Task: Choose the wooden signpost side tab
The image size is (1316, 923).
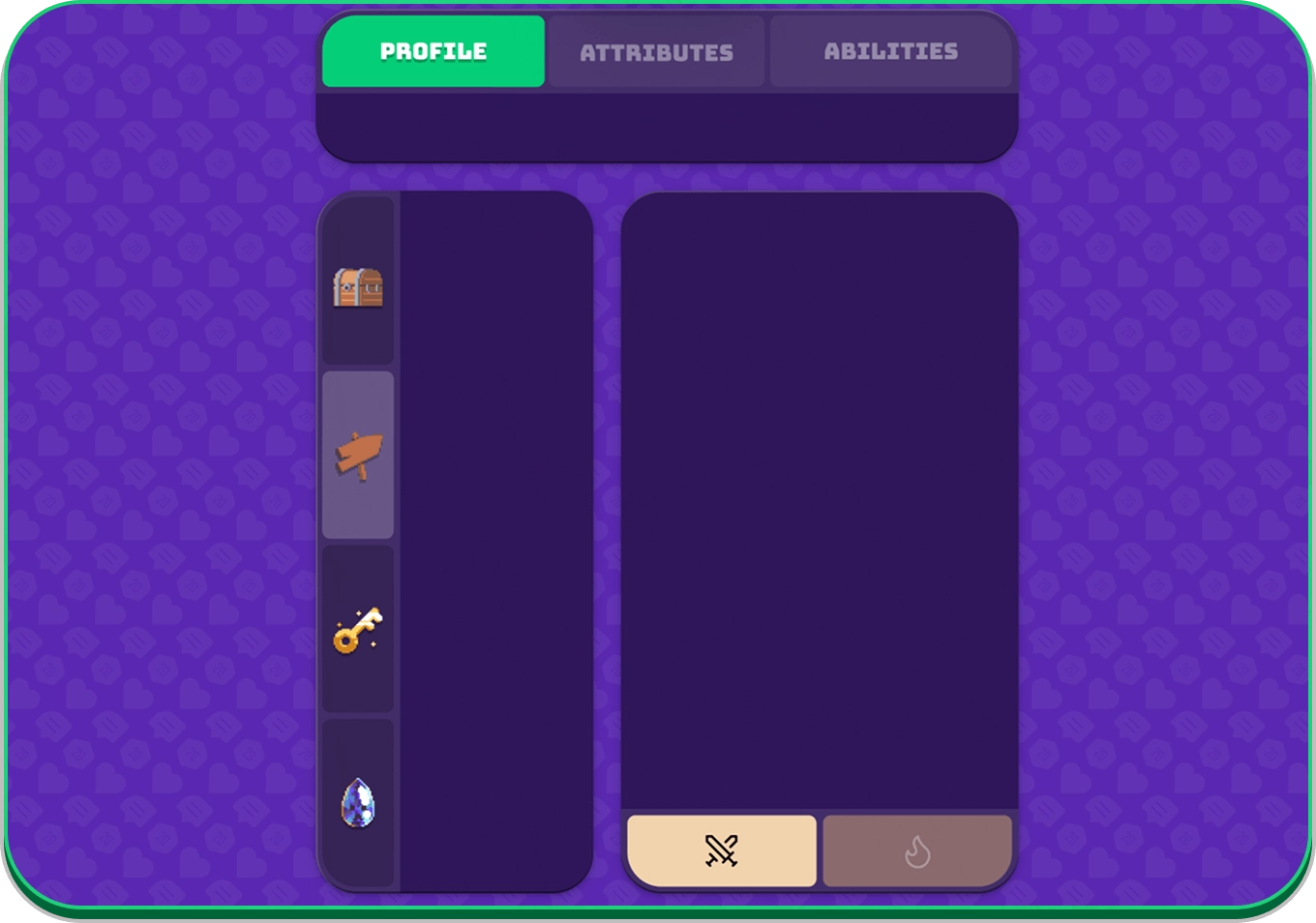Action: [358, 455]
